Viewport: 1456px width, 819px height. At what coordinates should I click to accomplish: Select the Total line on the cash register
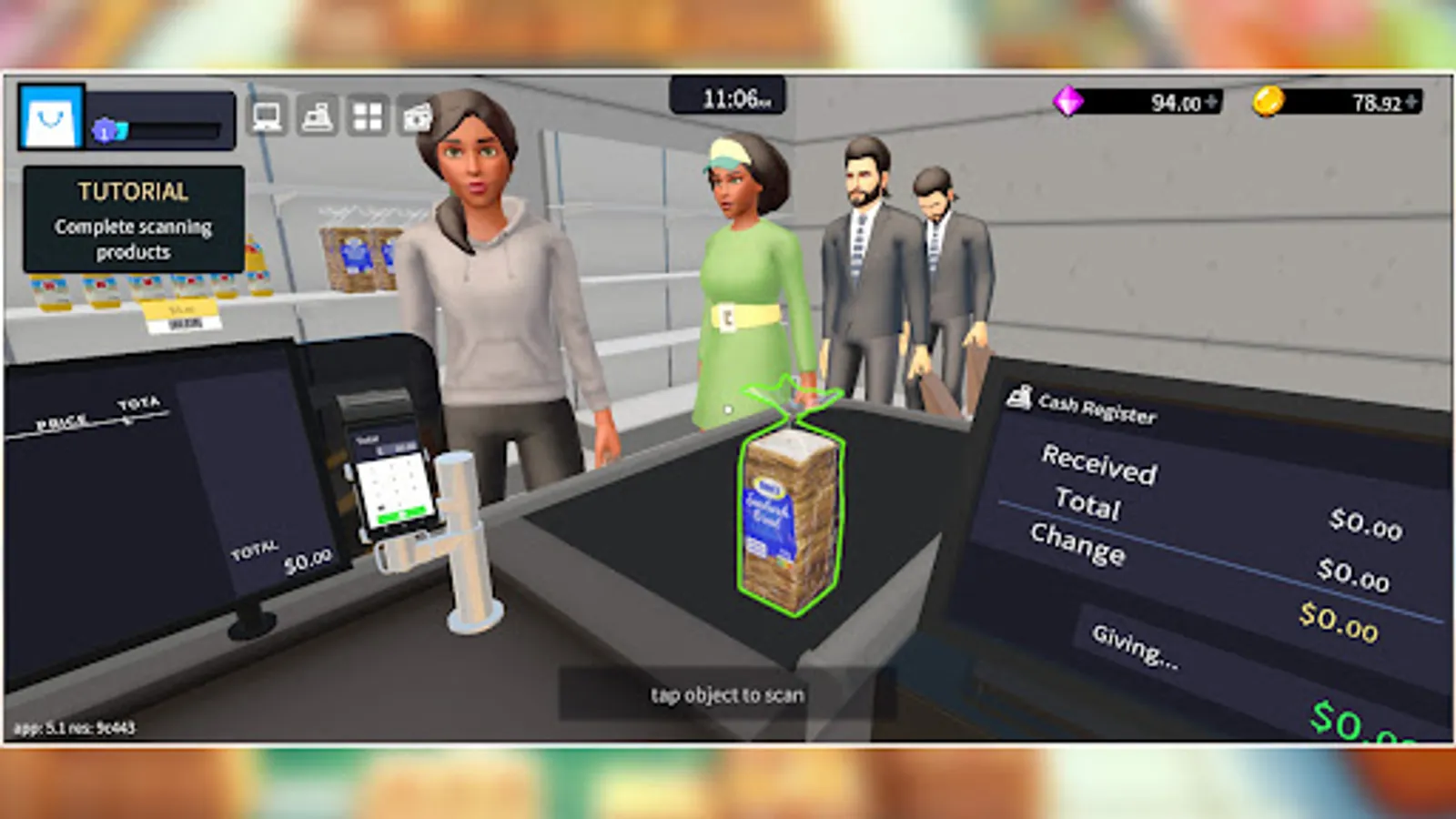[x=1088, y=508]
